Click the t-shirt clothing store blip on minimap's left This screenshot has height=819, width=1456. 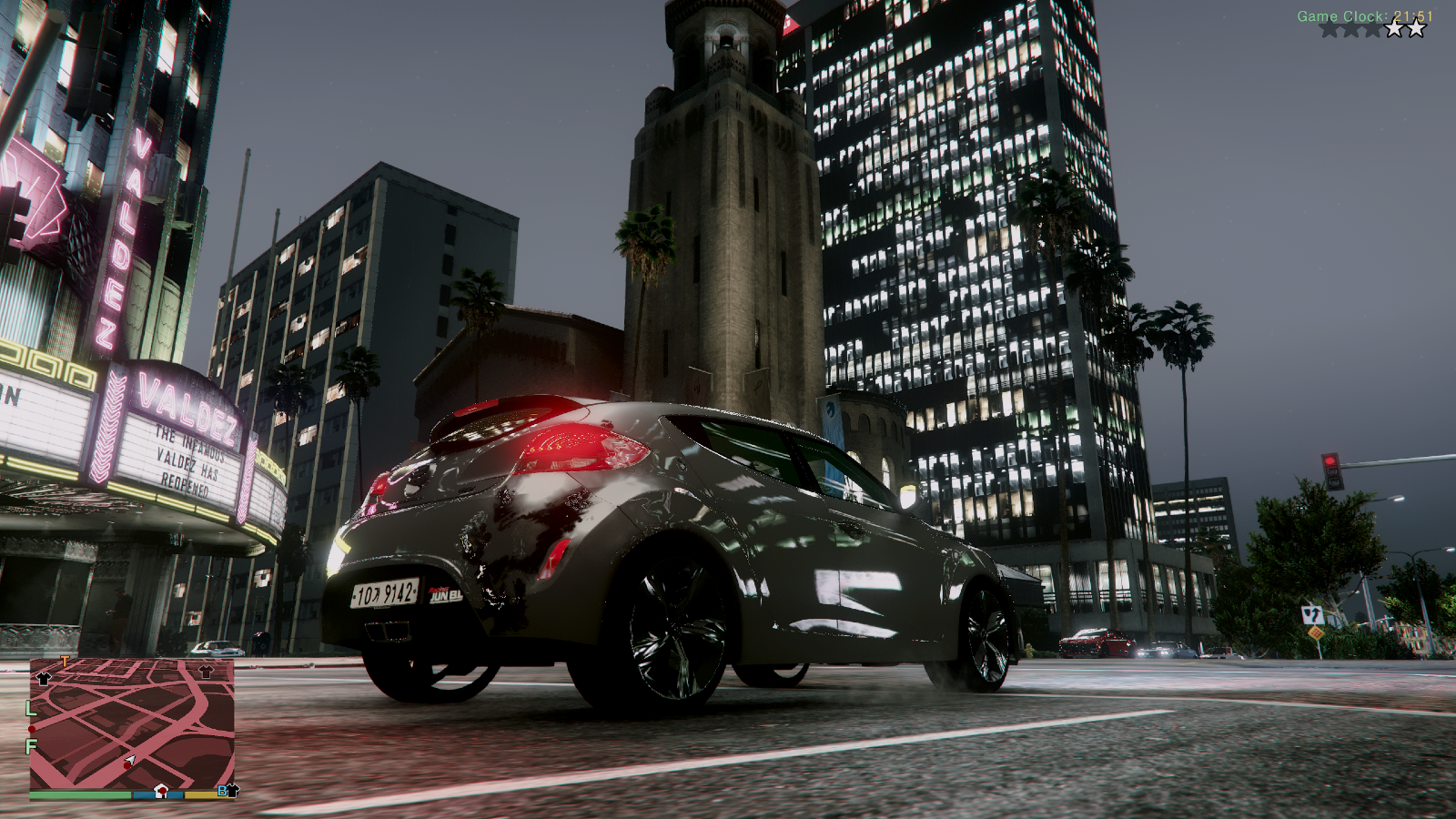tap(44, 678)
